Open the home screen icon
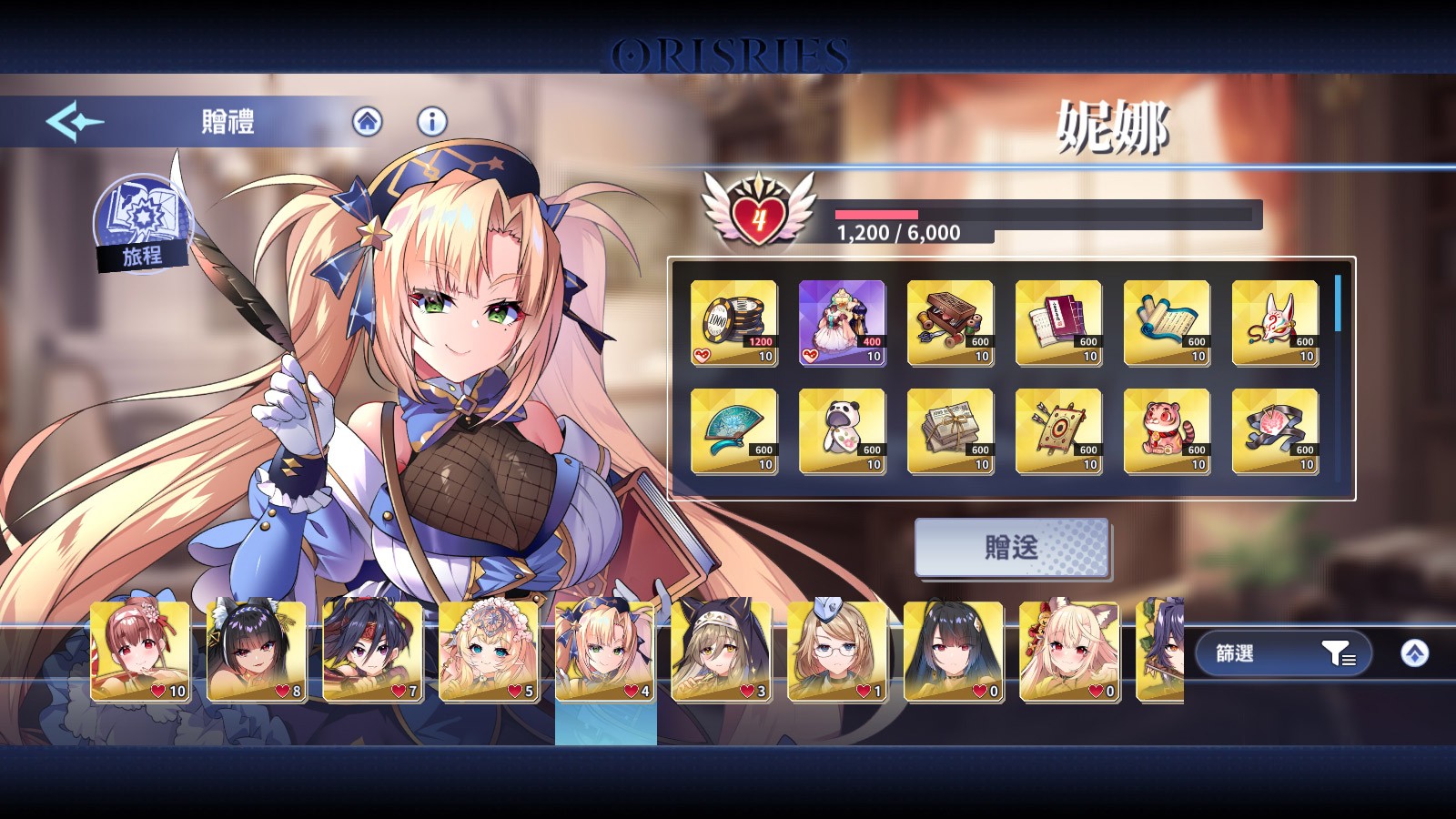 click(368, 122)
